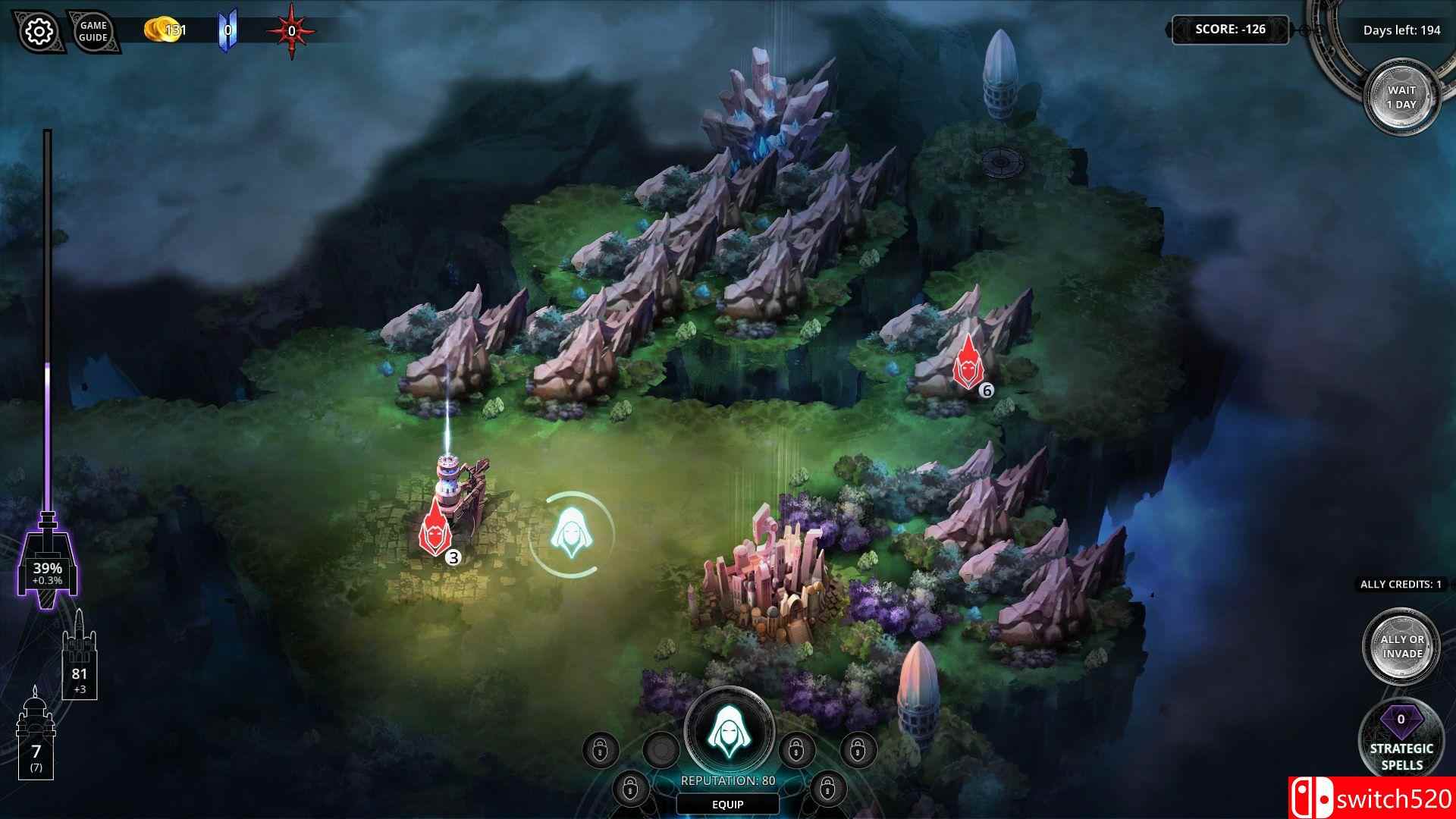Click the hooded wizard reputation portrait

[x=730, y=732]
